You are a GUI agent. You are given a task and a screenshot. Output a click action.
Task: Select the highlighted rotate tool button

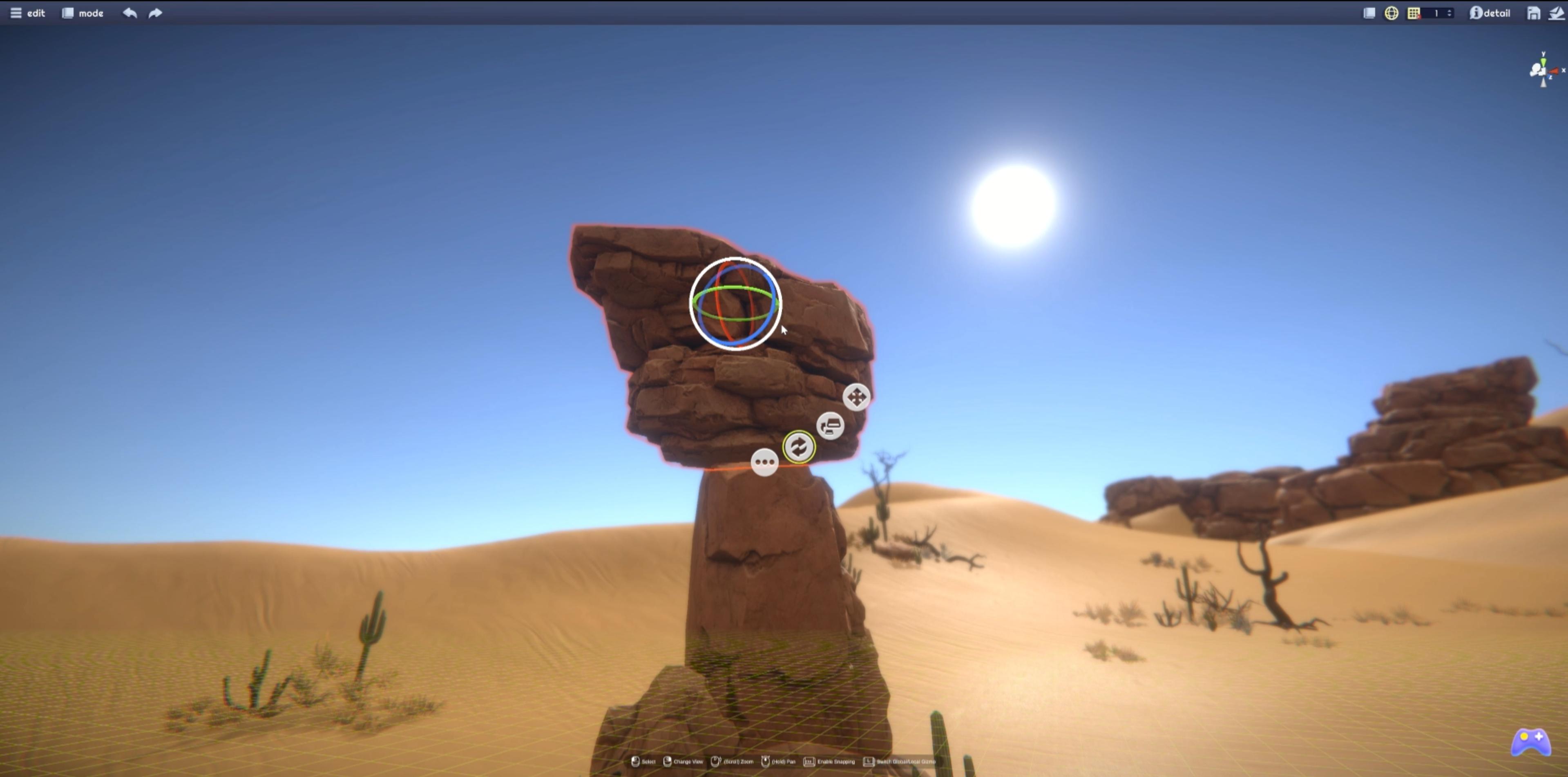(x=799, y=447)
